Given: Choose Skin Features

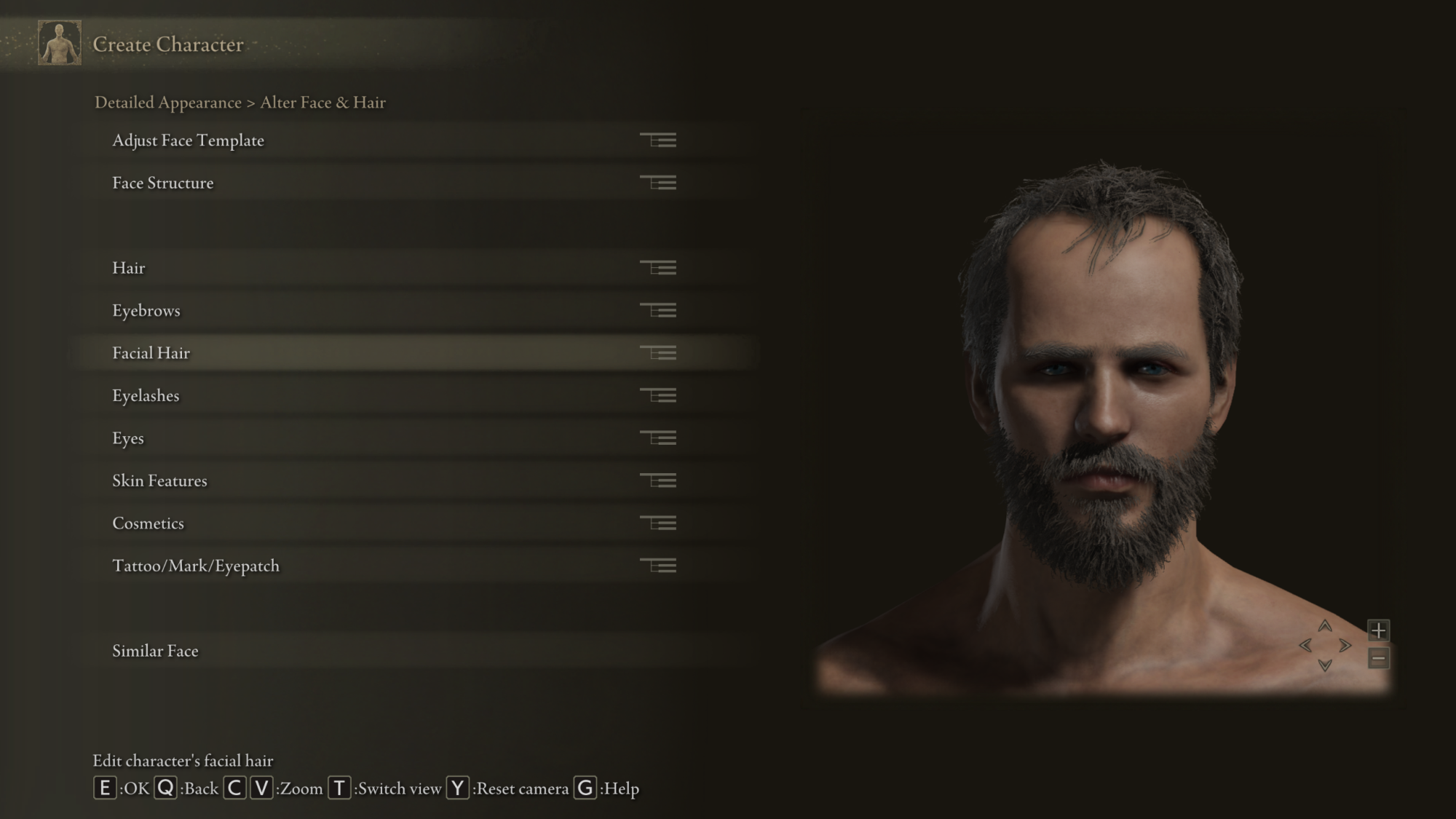Looking at the screenshot, I should click(x=159, y=481).
